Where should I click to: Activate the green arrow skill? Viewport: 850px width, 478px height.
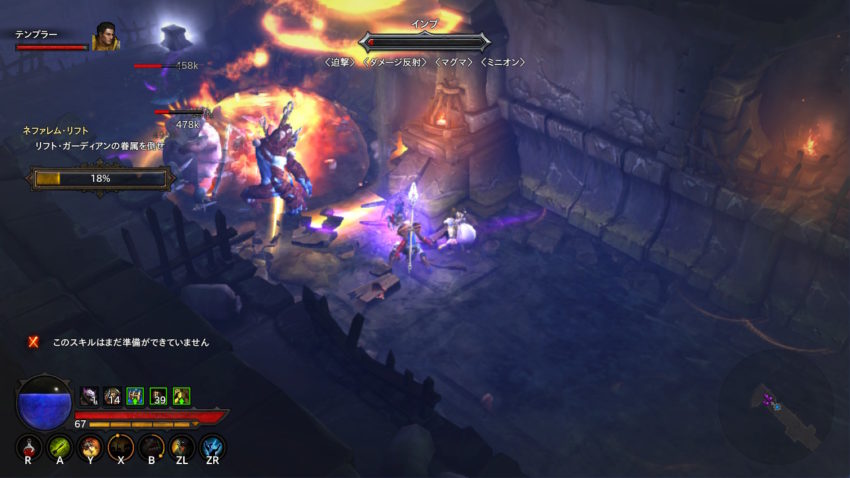(x=59, y=446)
